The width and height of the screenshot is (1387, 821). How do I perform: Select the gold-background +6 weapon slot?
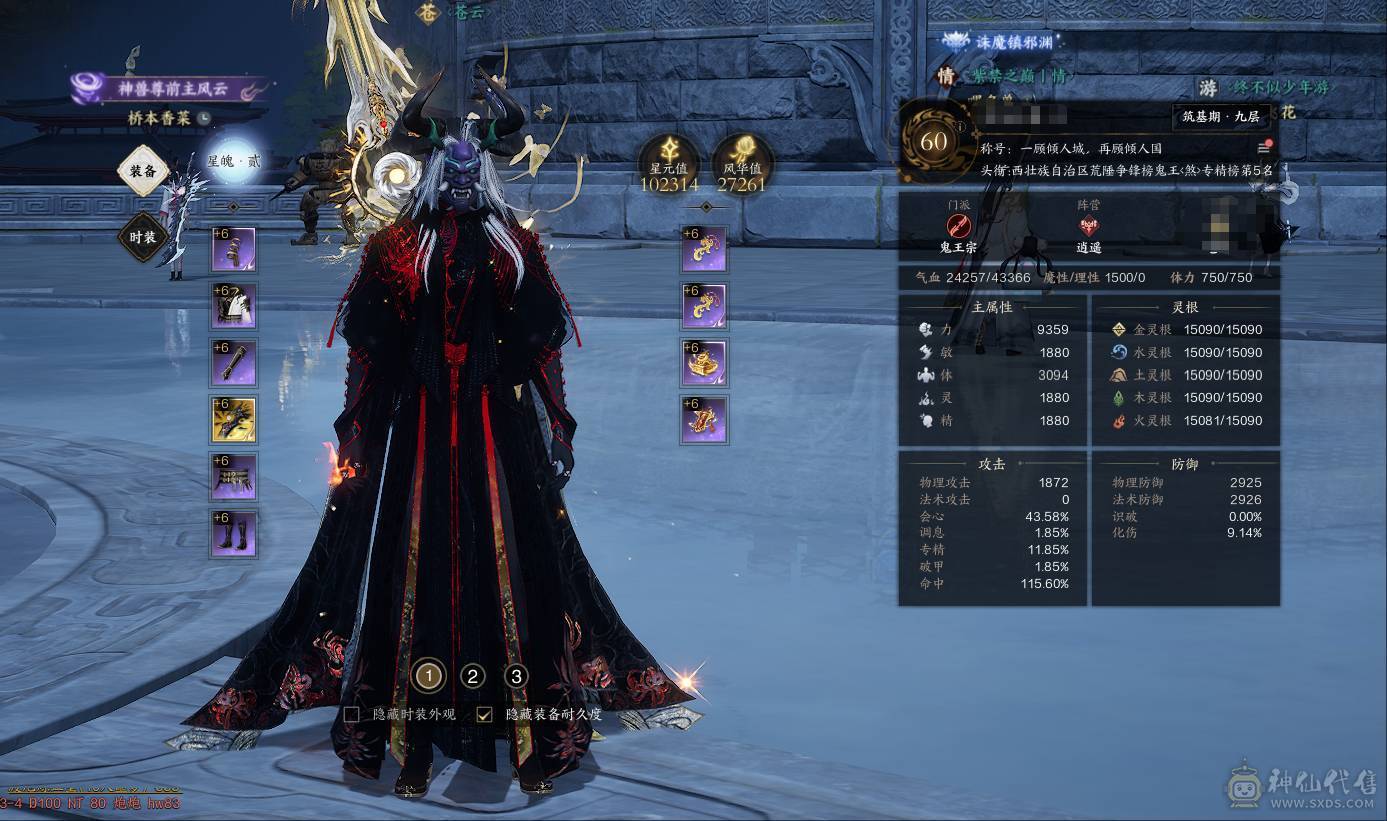click(x=233, y=420)
